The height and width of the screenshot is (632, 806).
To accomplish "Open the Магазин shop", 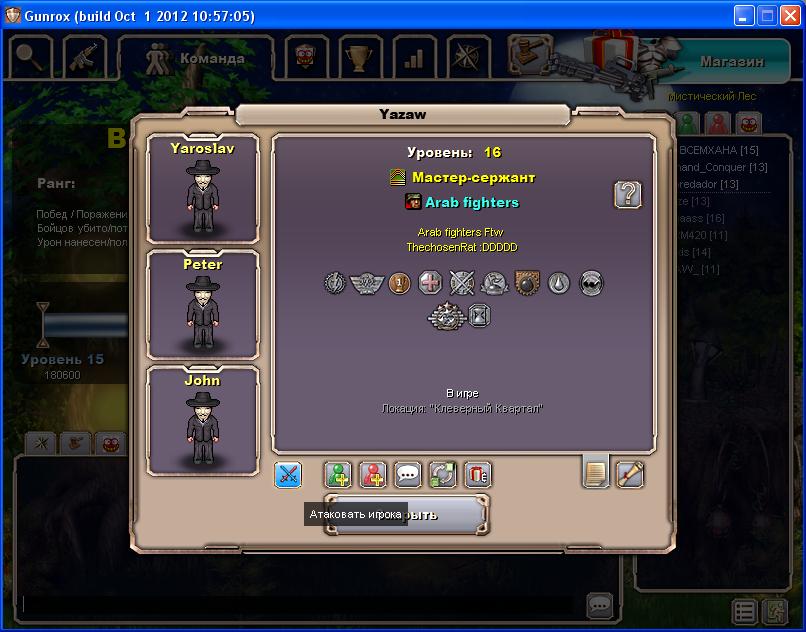I will pos(730,61).
